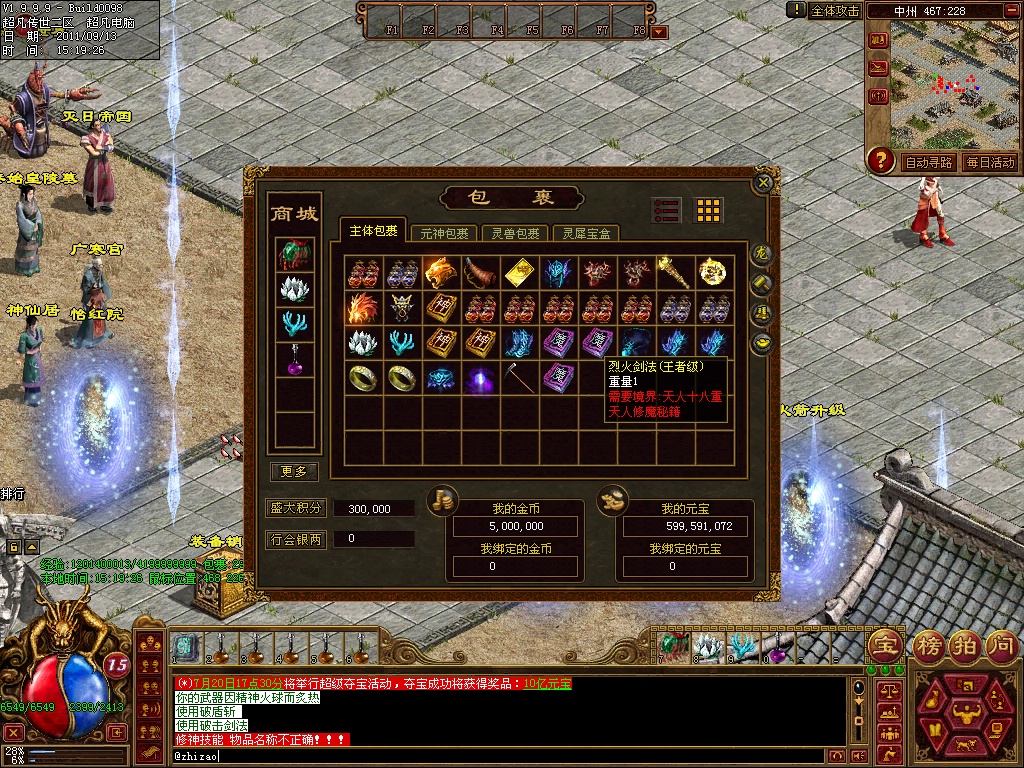1024x768 pixels.
Task: Choose the white lotus in shop column
Action: 294,289
